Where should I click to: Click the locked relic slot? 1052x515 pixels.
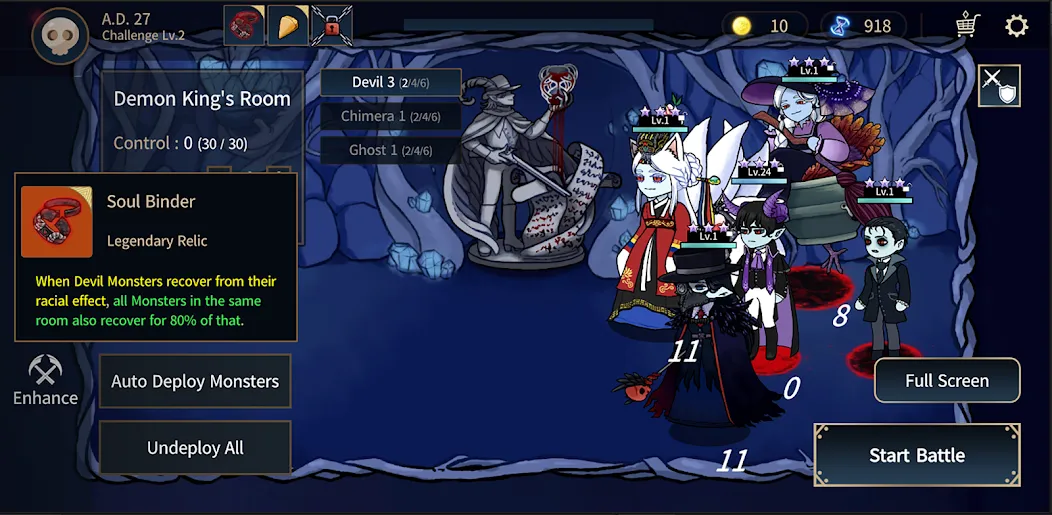pos(331,26)
